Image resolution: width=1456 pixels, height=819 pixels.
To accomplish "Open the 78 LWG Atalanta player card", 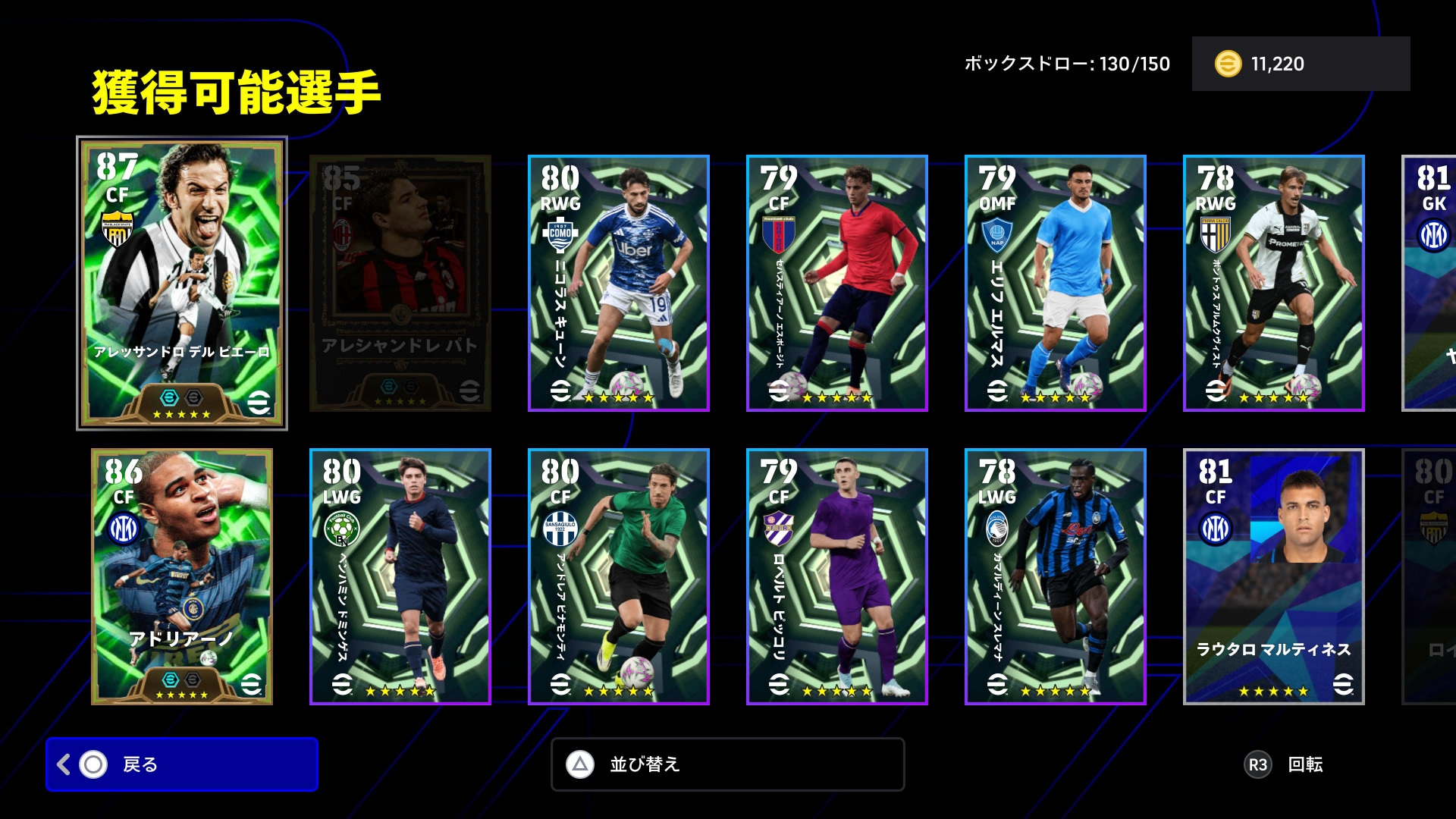I will 1056,576.
